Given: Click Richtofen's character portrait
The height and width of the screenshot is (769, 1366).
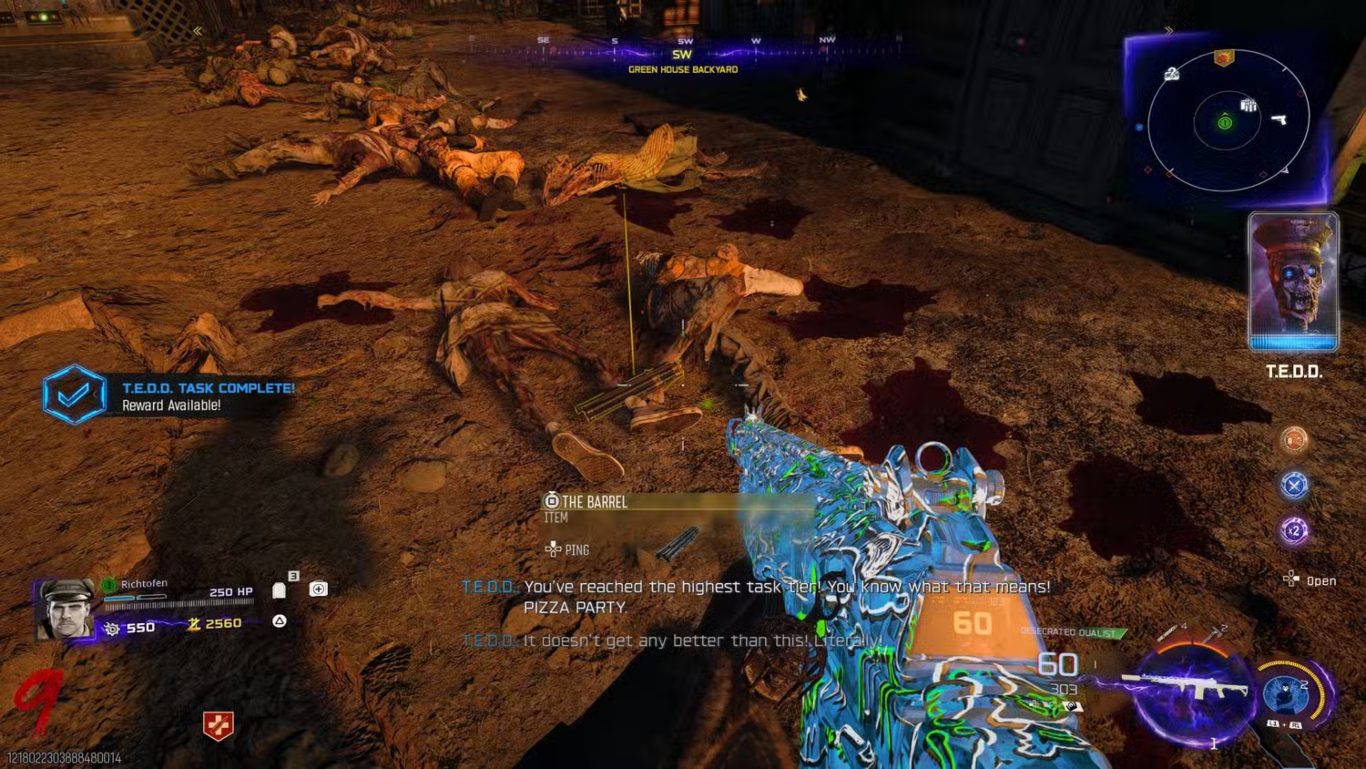Looking at the screenshot, I should (x=66, y=610).
